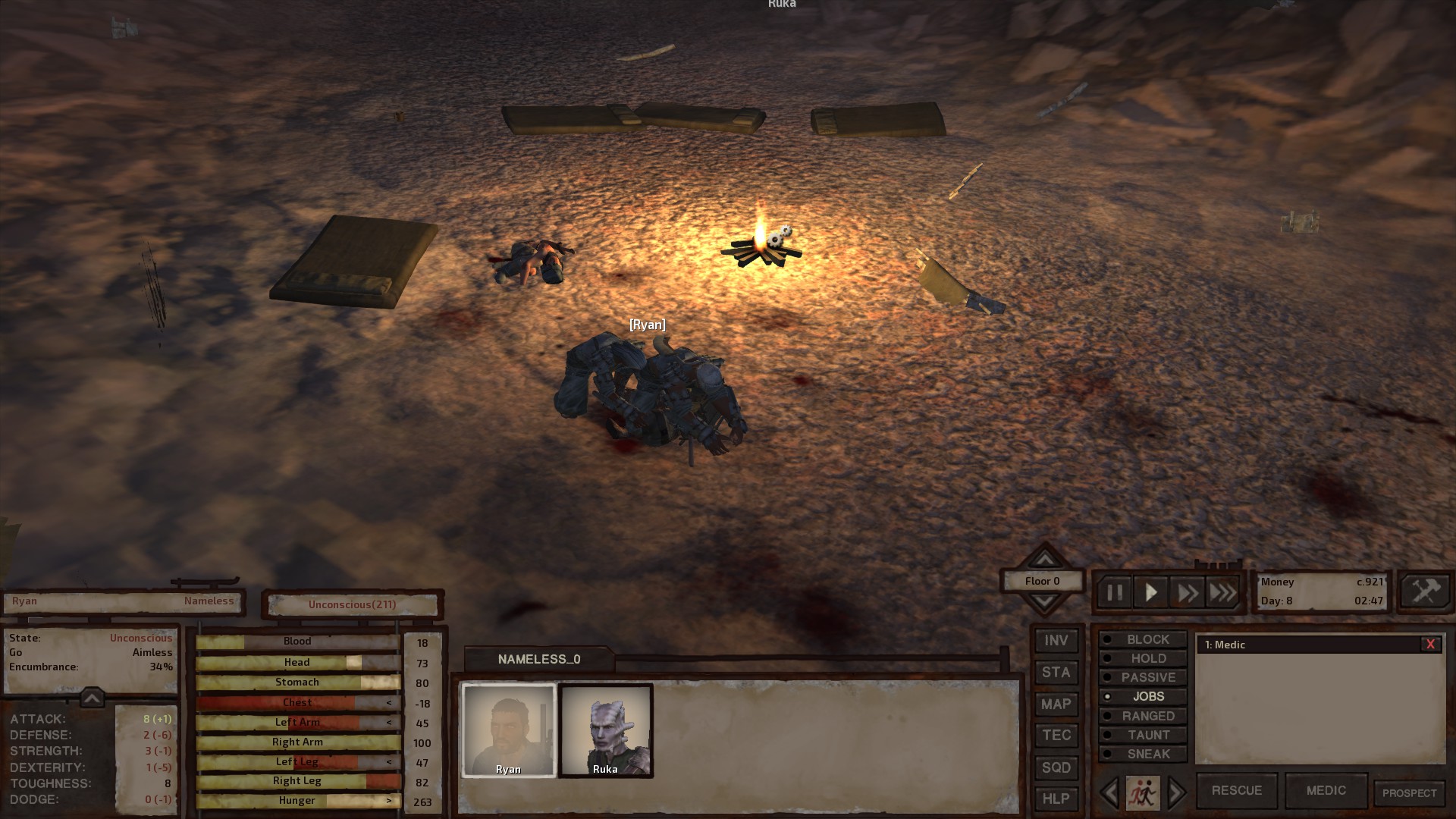View stats via the STA icon
1456x819 pixels.
(x=1056, y=672)
